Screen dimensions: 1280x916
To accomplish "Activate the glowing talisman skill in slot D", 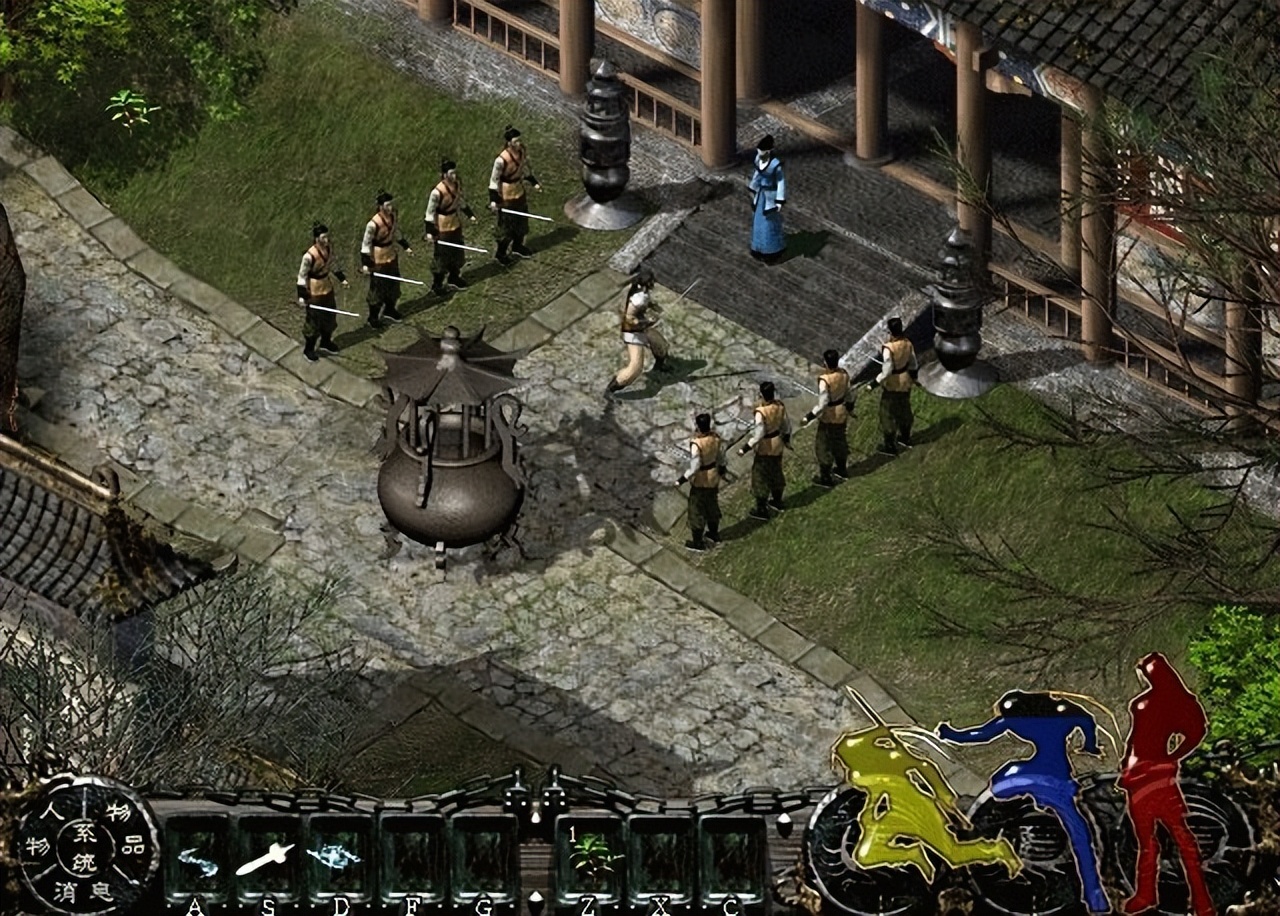I will coord(335,855).
